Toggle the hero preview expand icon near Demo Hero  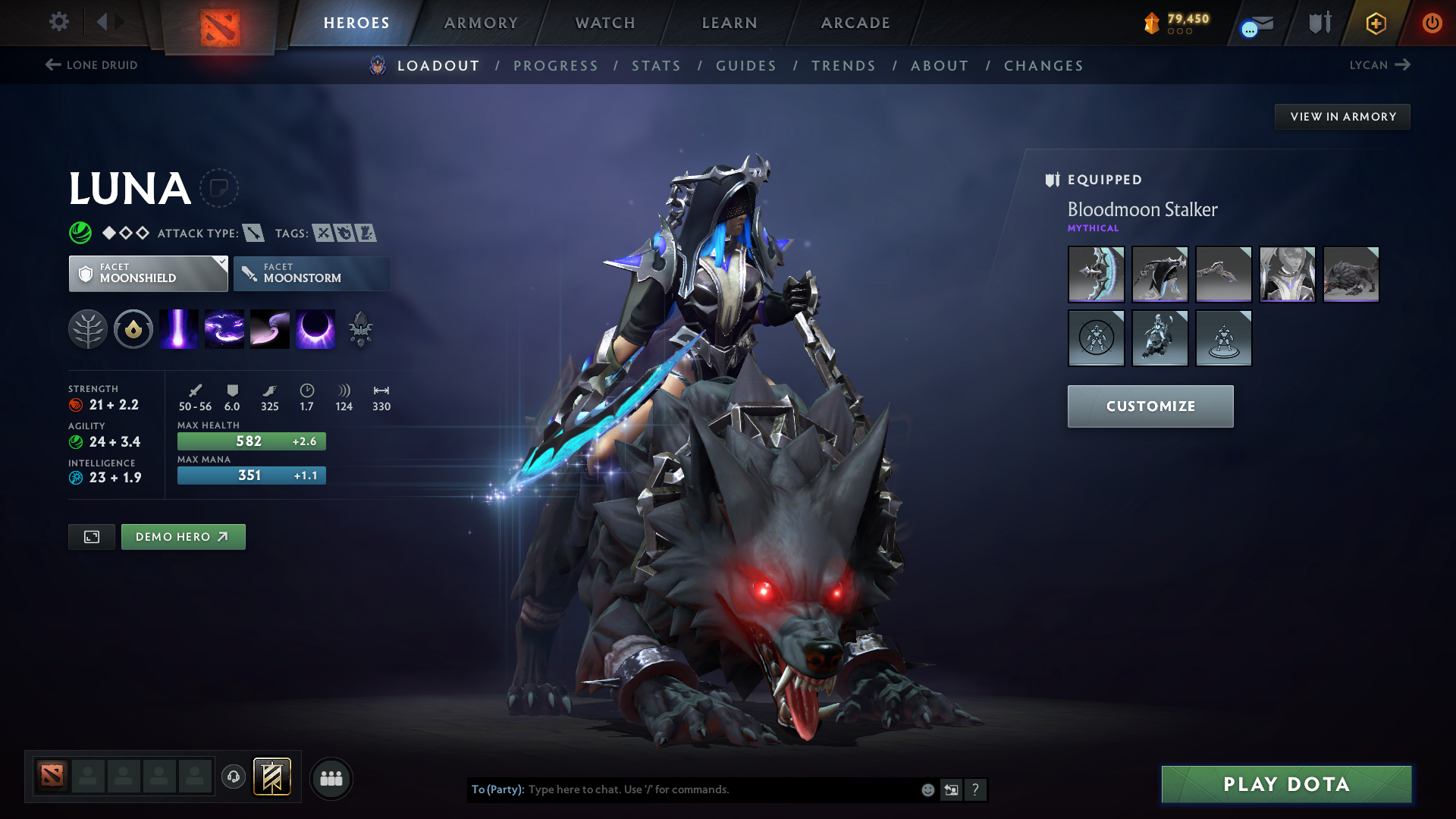tap(91, 536)
